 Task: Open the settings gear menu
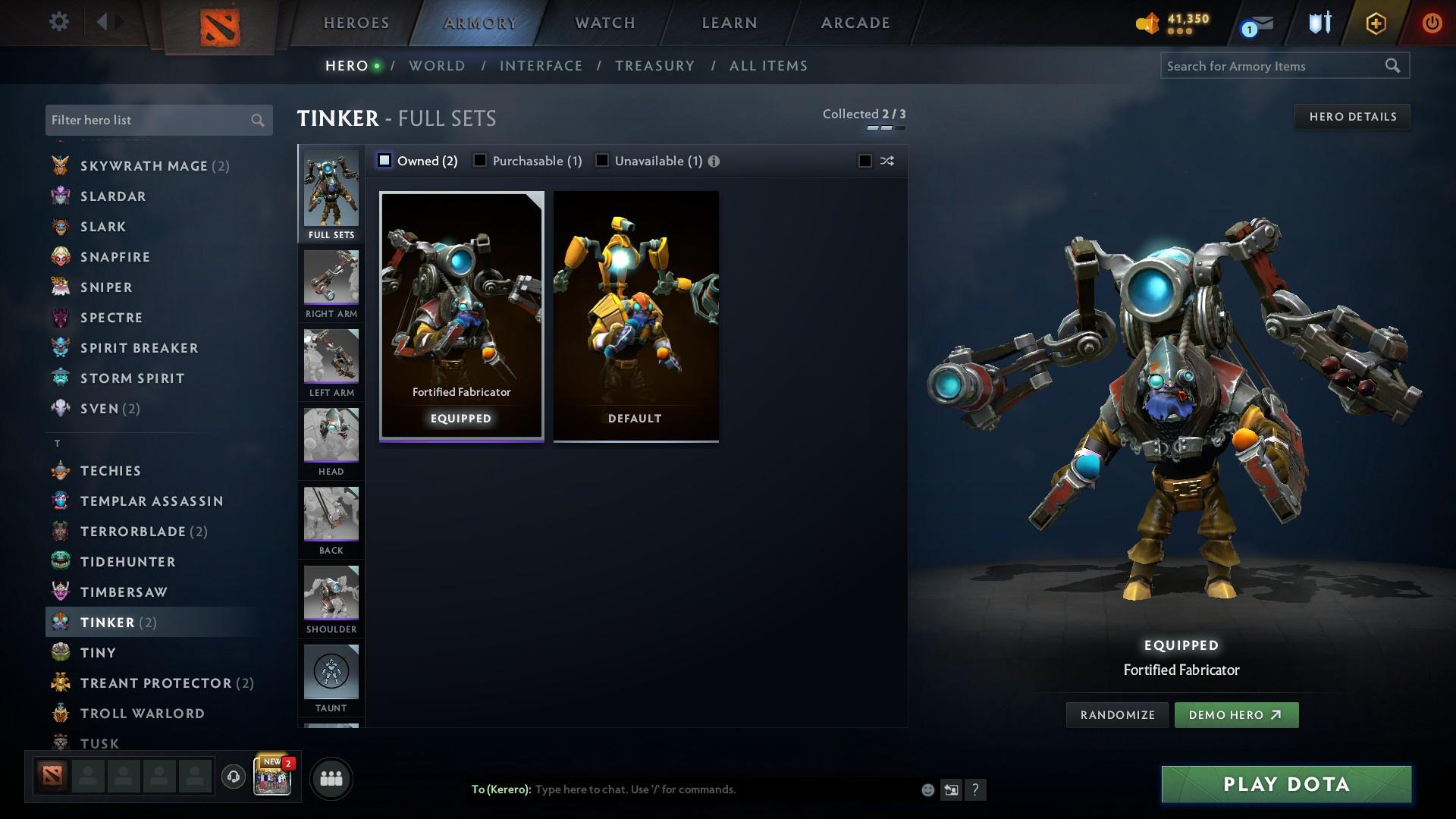pyautogui.click(x=59, y=22)
